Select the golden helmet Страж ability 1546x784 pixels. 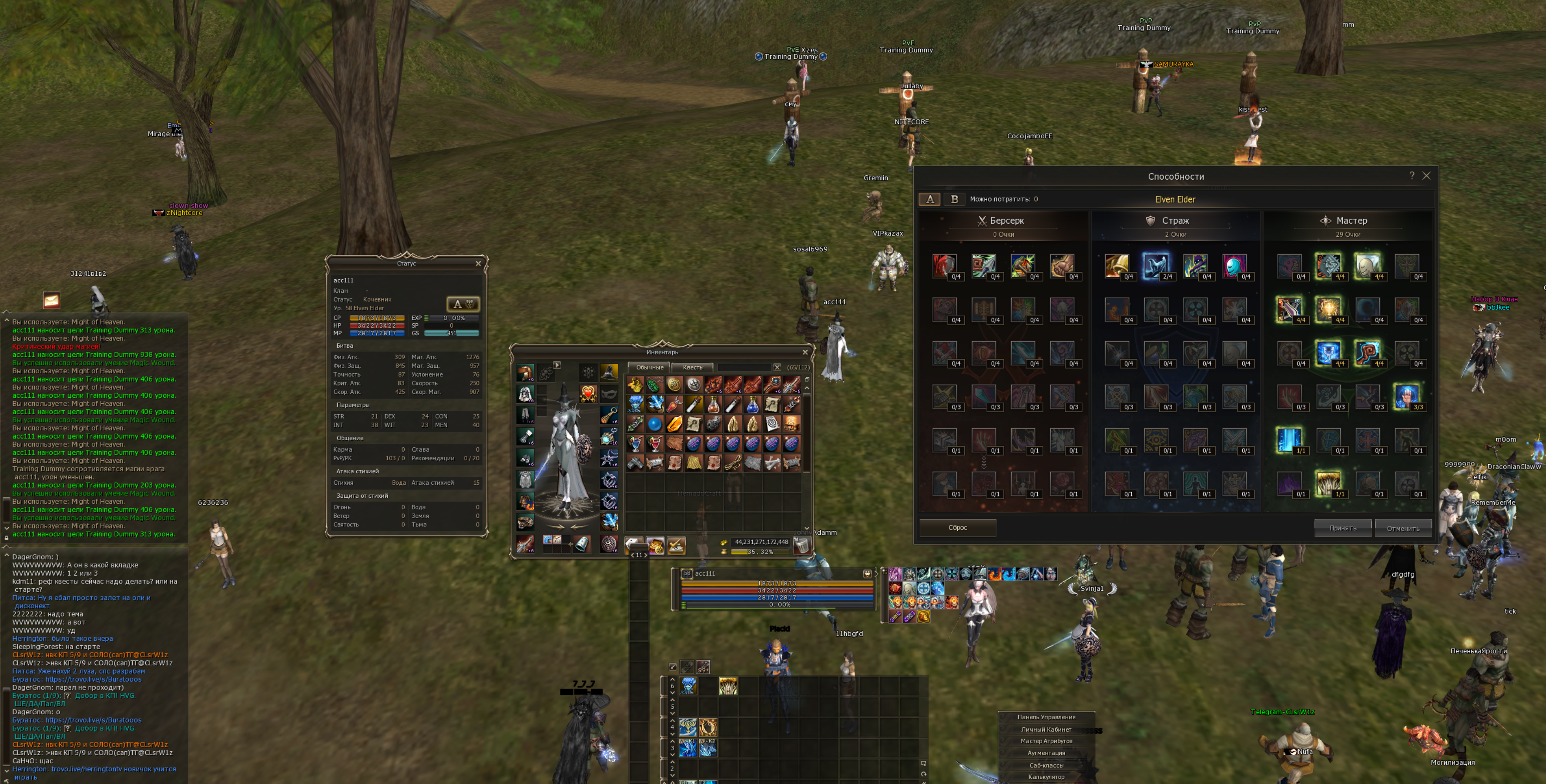[x=1116, y=266]
